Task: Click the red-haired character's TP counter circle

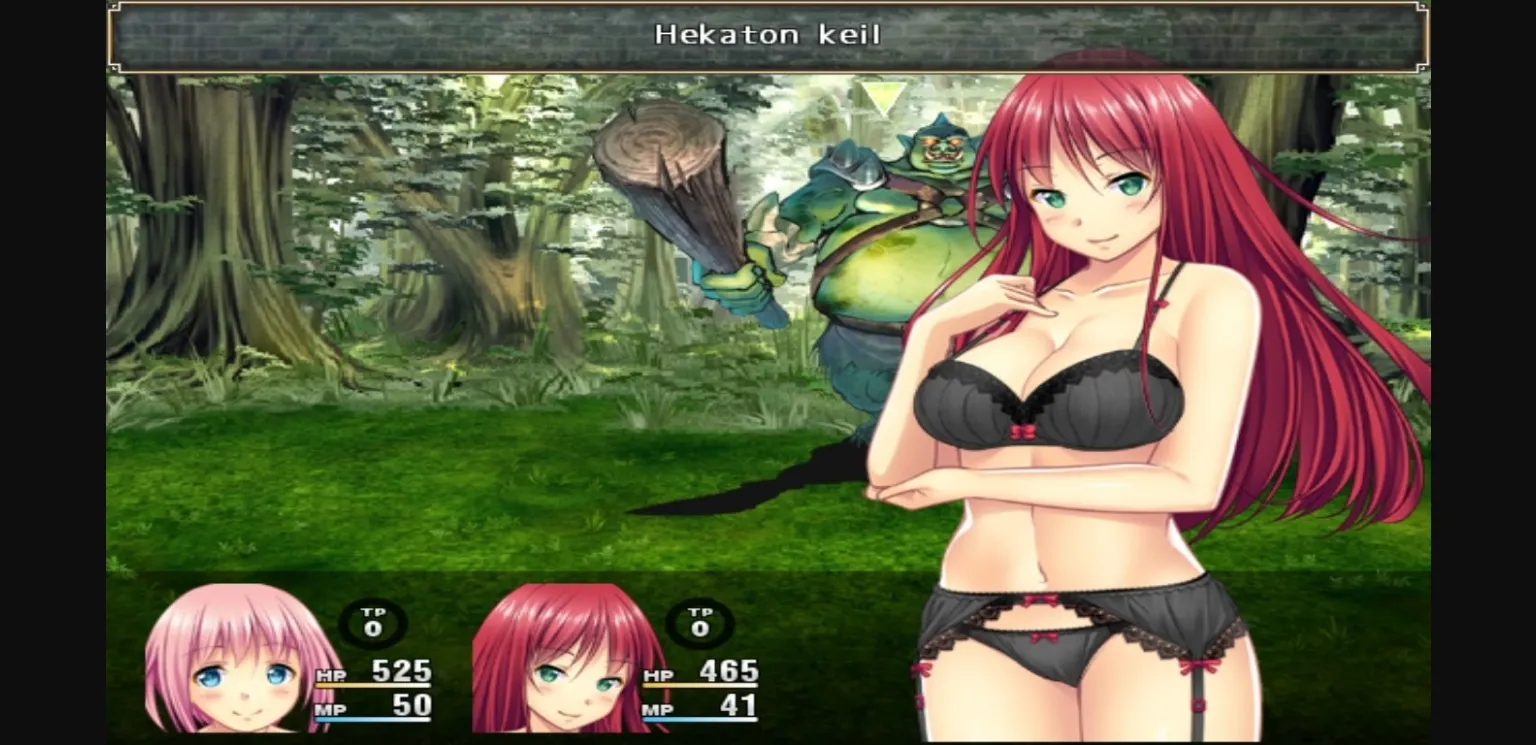Action: coord(700,625)
